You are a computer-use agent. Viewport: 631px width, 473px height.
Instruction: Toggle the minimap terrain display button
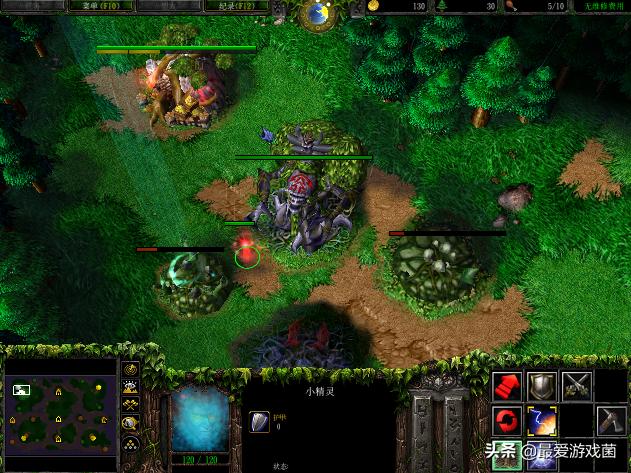click(131, 387)
